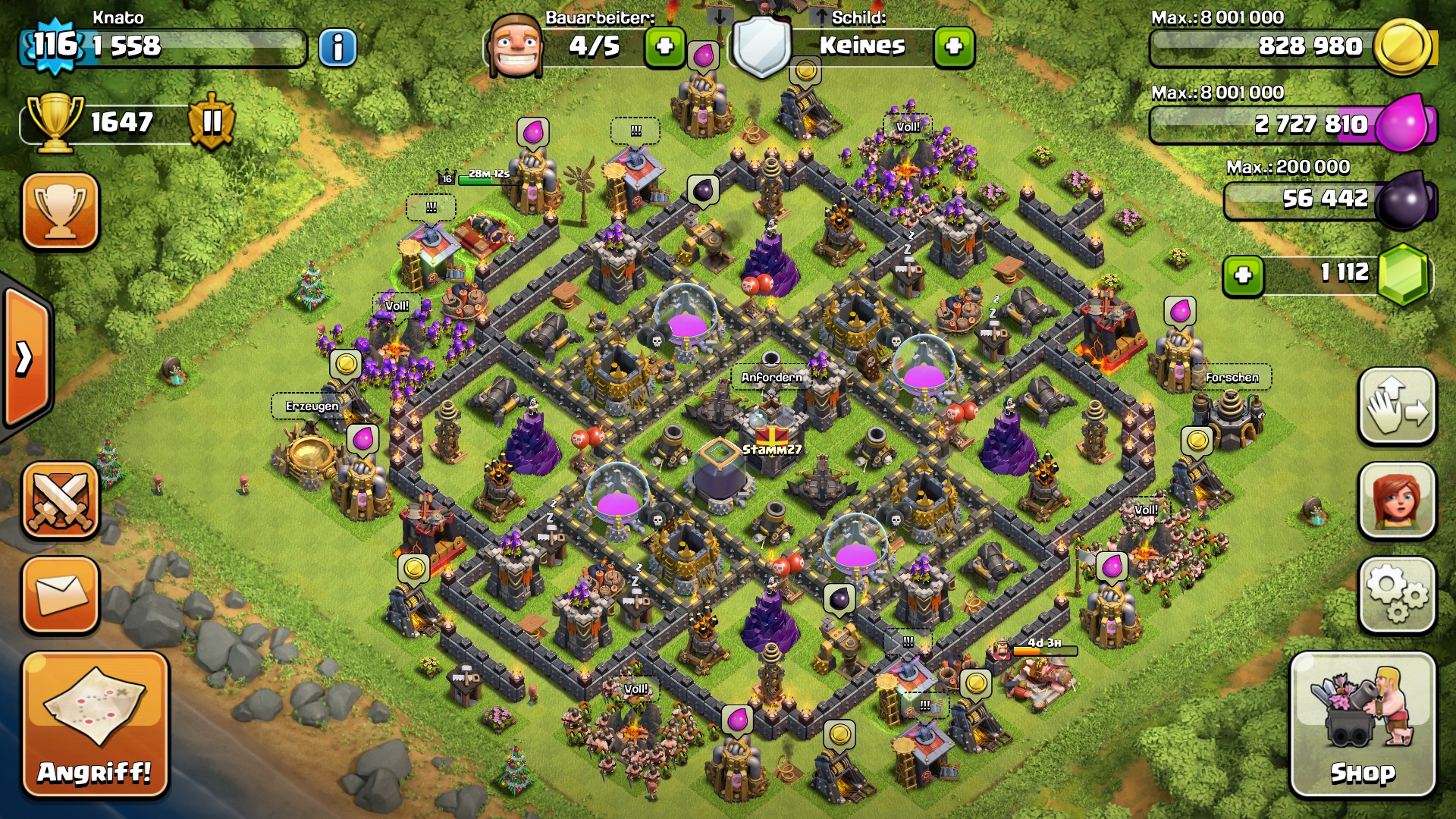Open the orange trophy rankings button
Image resolution: width=1456 pixels, height=819 pixels.
(61, 211)
